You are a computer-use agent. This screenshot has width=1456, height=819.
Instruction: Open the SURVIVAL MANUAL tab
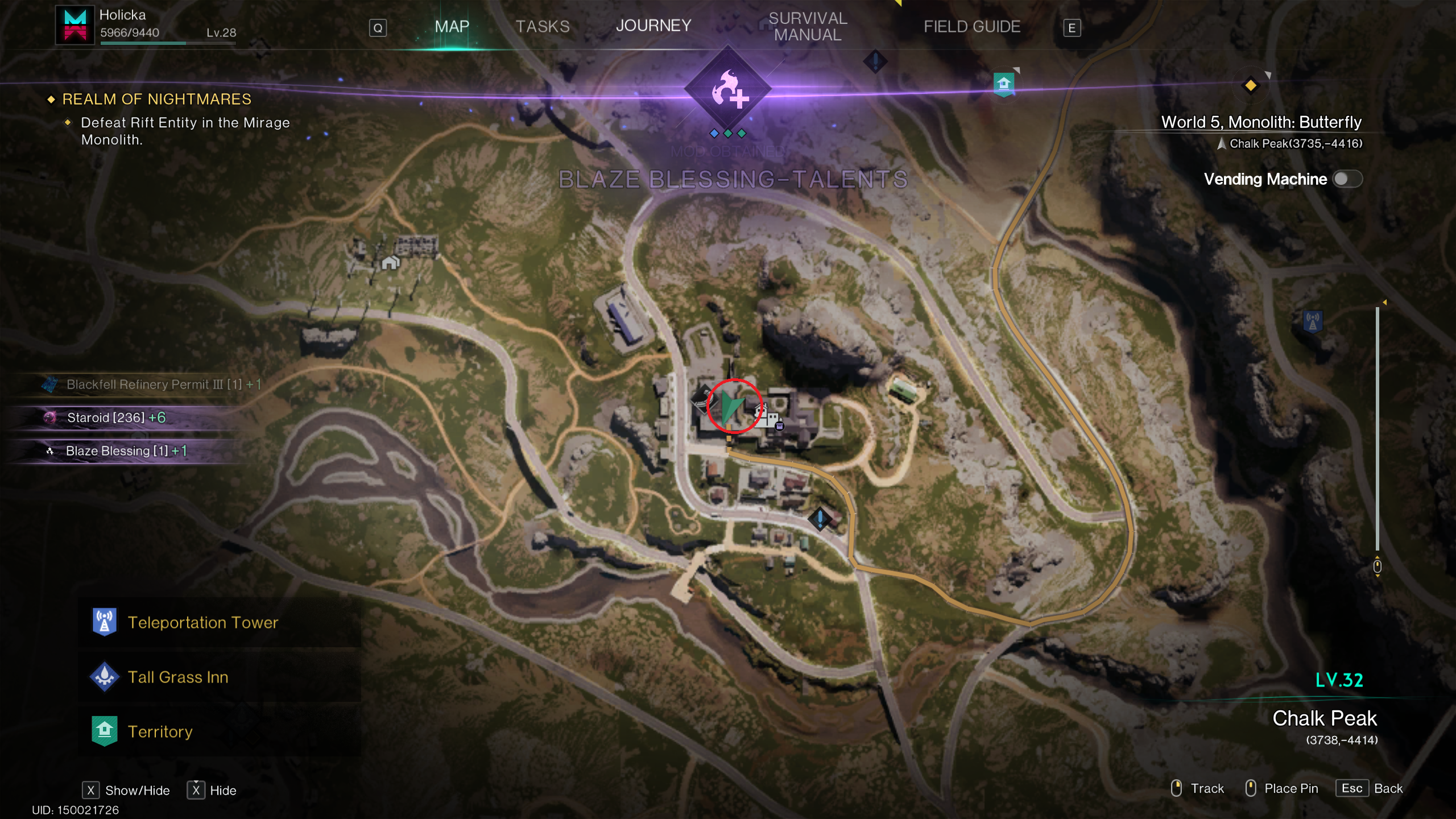(x=808, y=26)
